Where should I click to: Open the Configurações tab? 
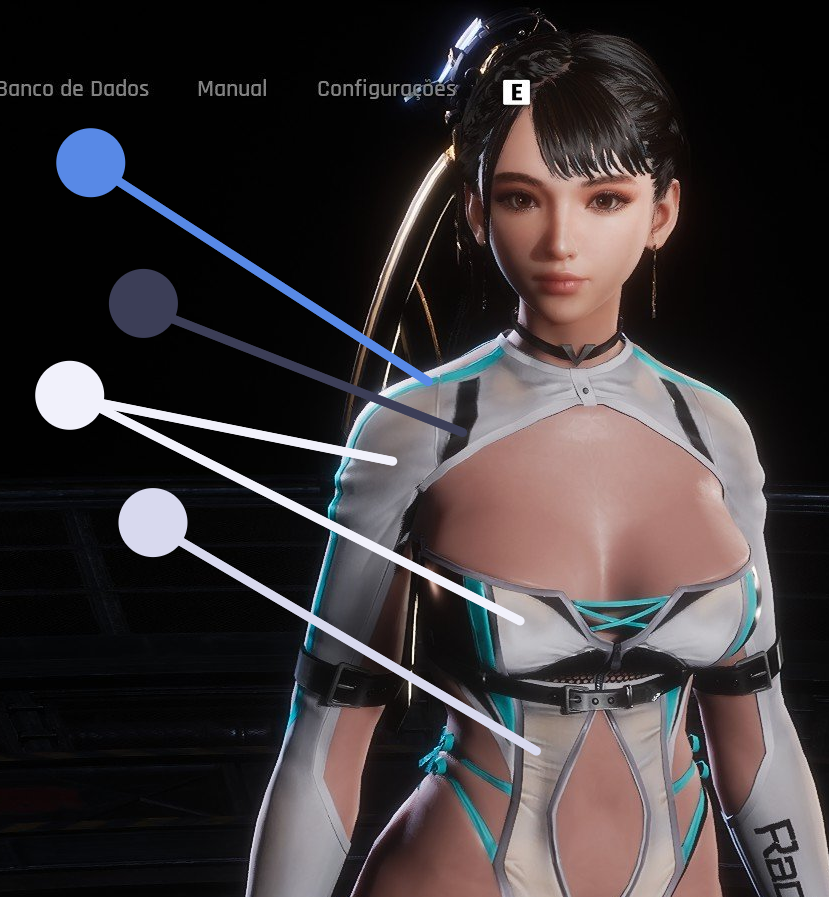pyautogui.click(x=386, y=89)
